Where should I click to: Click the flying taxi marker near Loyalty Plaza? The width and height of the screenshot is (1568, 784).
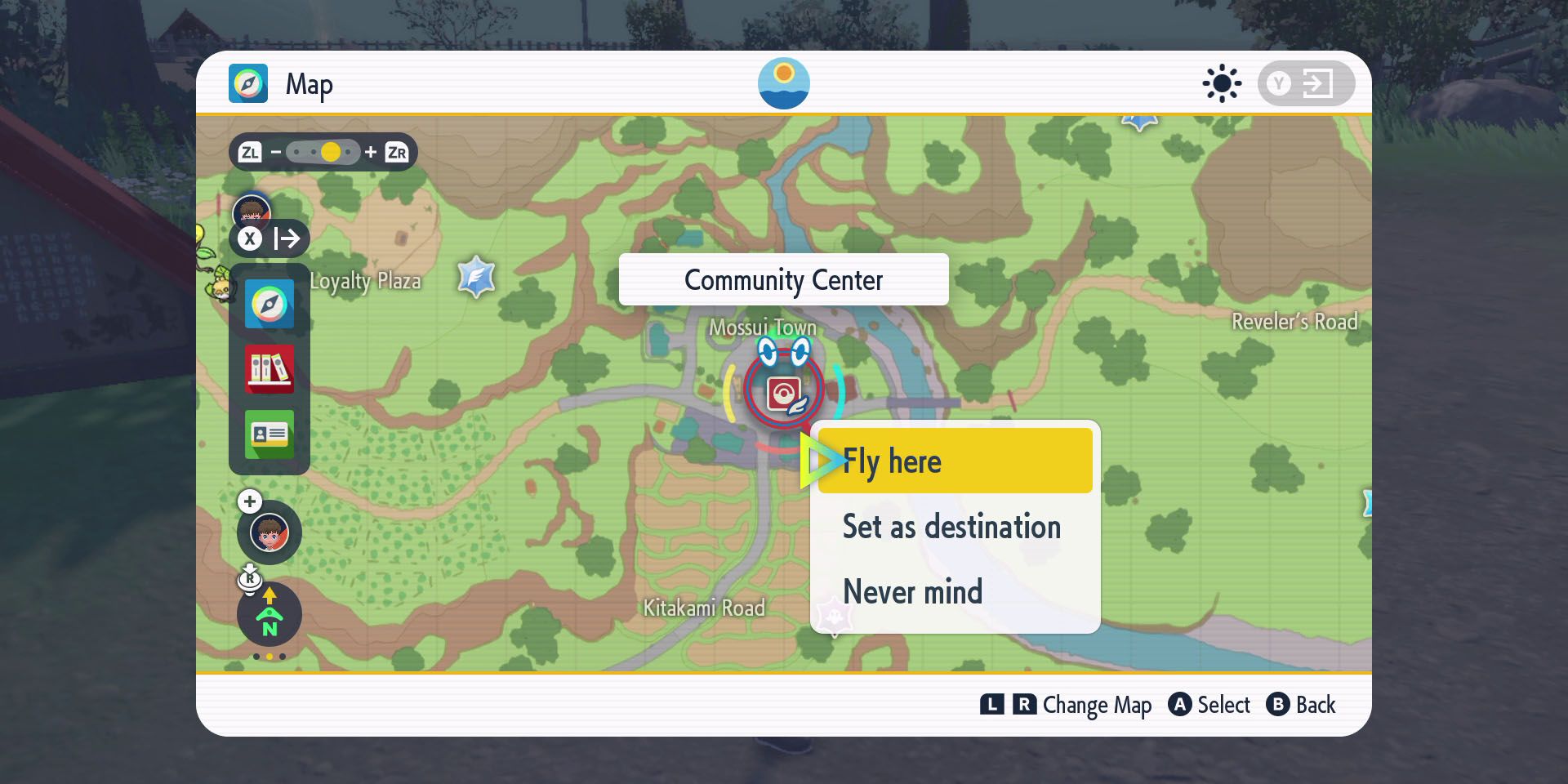pyautogui.click(x=474, y=276)
